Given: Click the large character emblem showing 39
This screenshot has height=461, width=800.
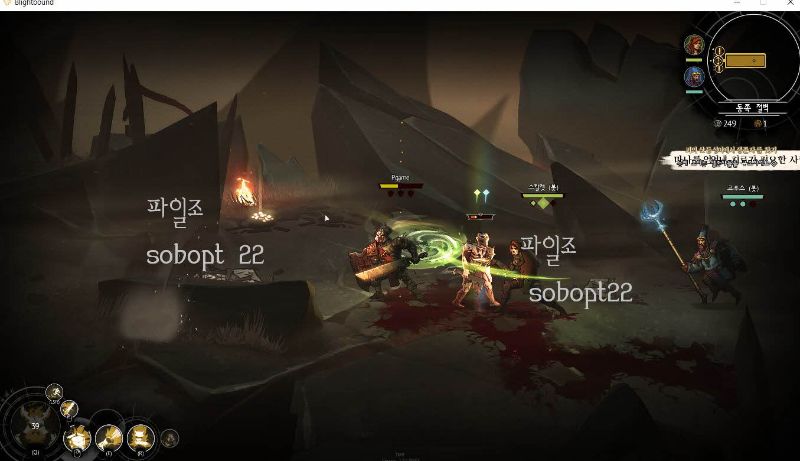Looking at the screenshot, I should point(36,425).
